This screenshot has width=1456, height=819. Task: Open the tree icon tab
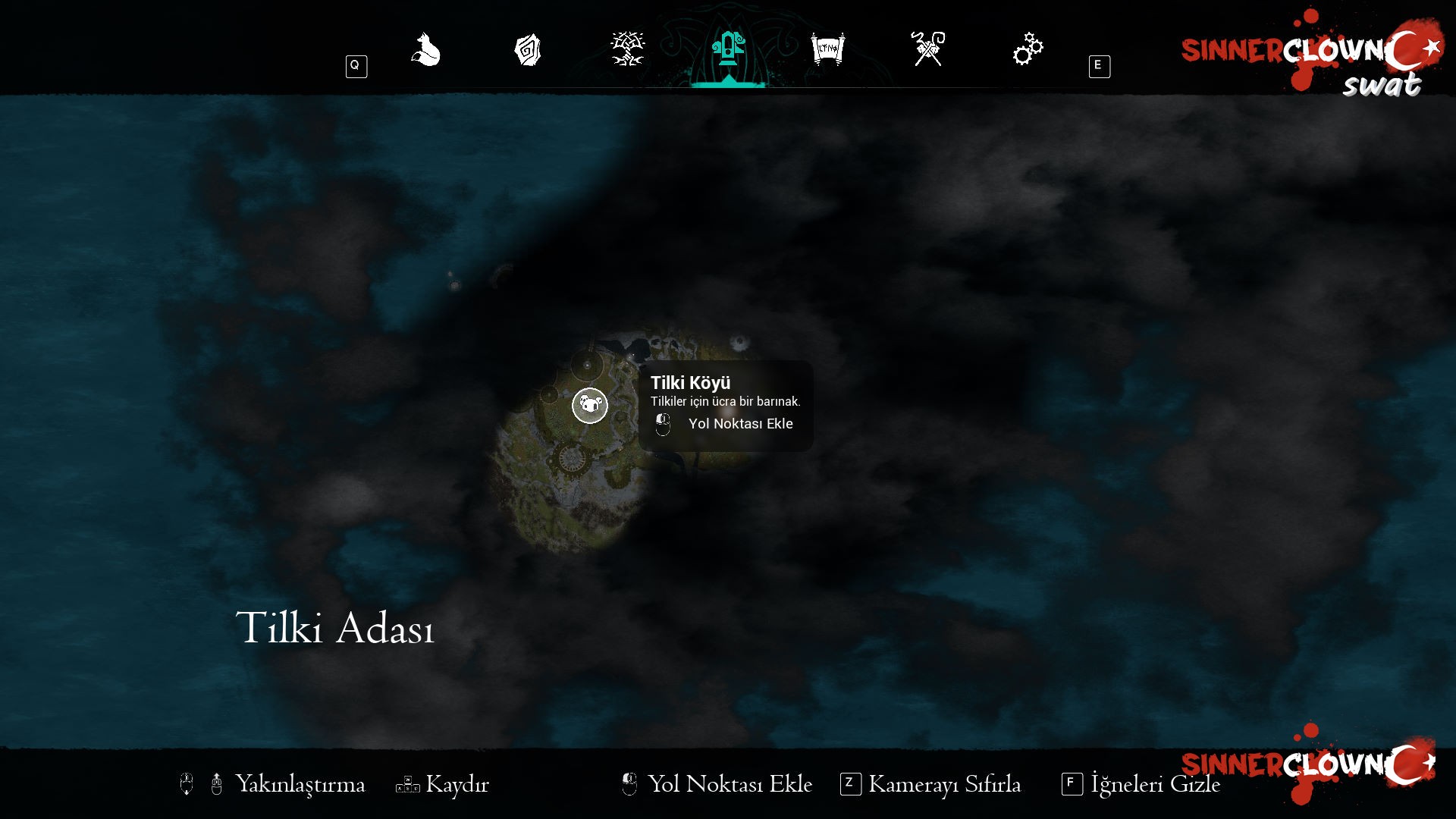(627, 50)
